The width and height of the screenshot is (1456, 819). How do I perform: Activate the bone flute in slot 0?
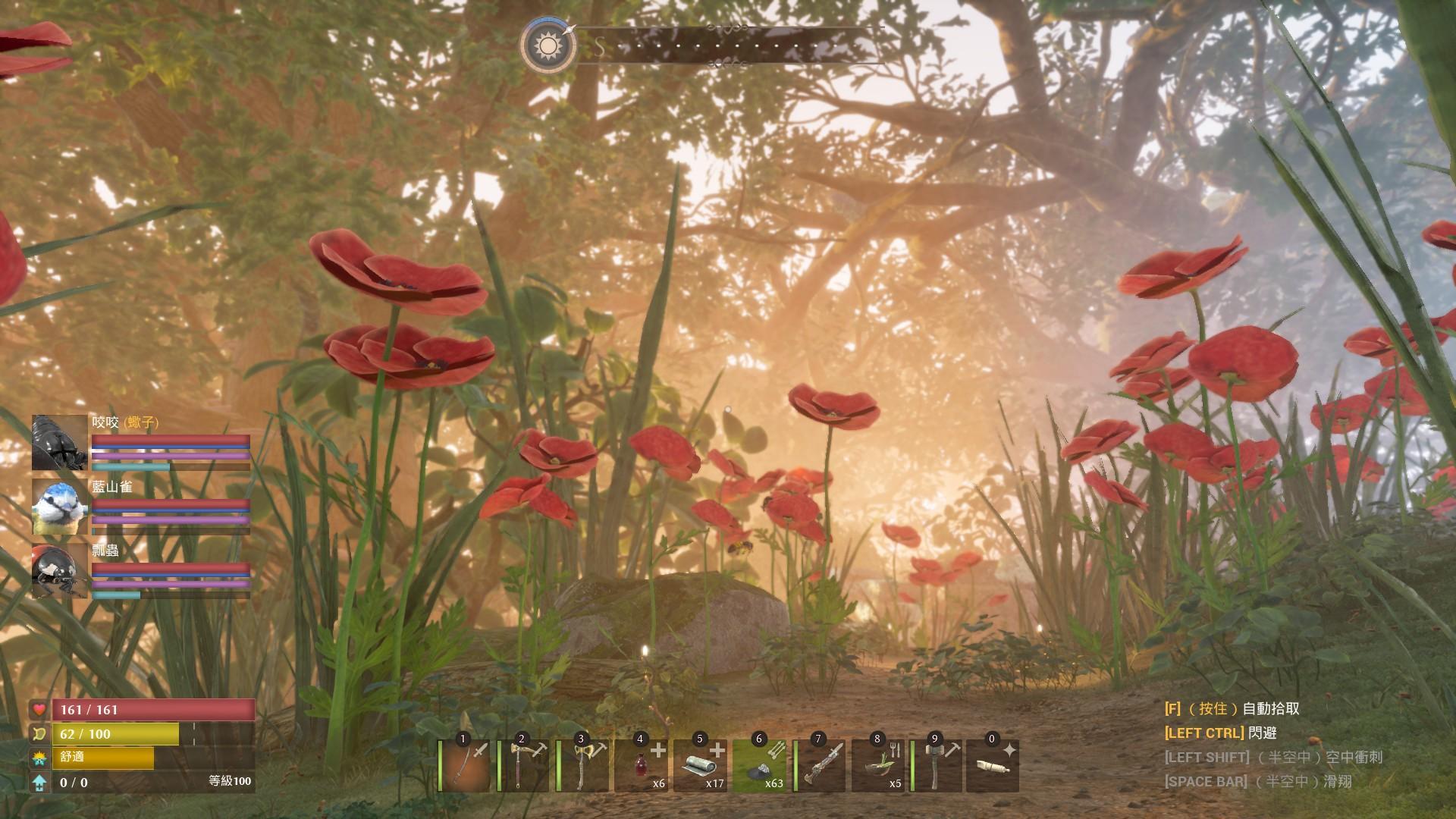point(993,766)
